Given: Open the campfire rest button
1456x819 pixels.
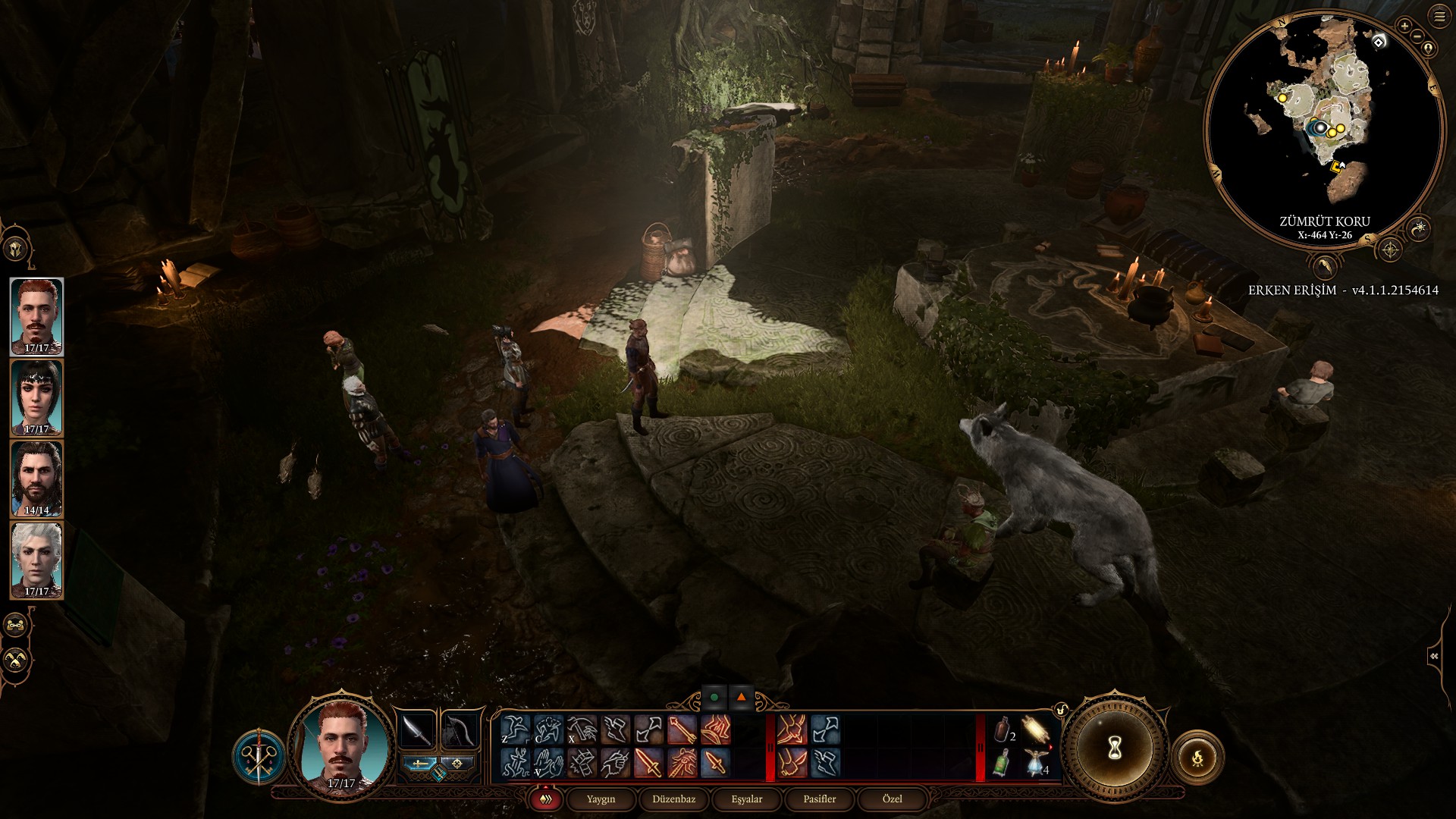Looking at the screenshot, I should 1197,757.
